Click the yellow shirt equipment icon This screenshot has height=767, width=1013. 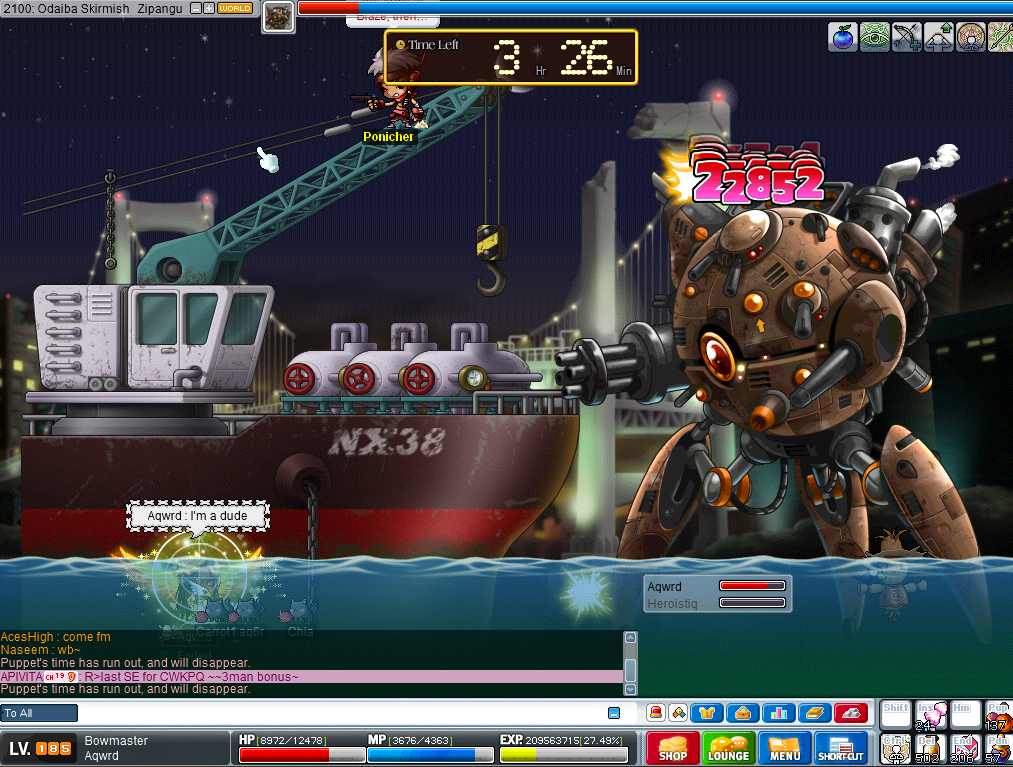[707, 713]
